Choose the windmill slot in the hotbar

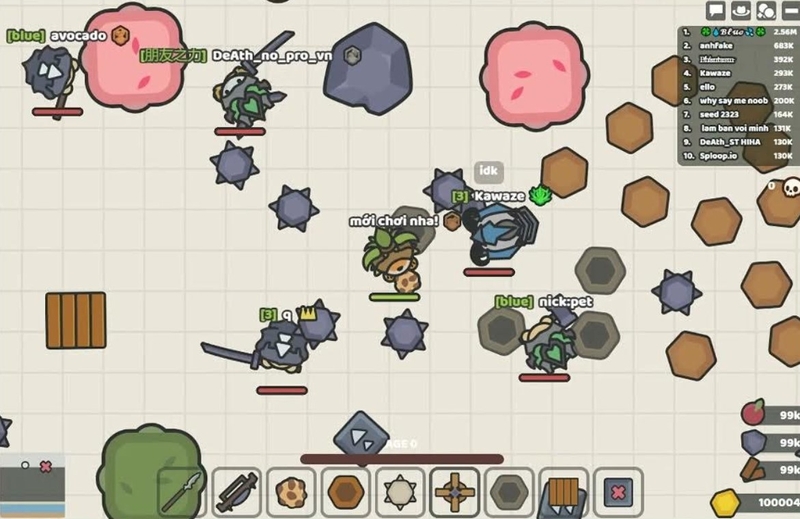click(455, 492)
